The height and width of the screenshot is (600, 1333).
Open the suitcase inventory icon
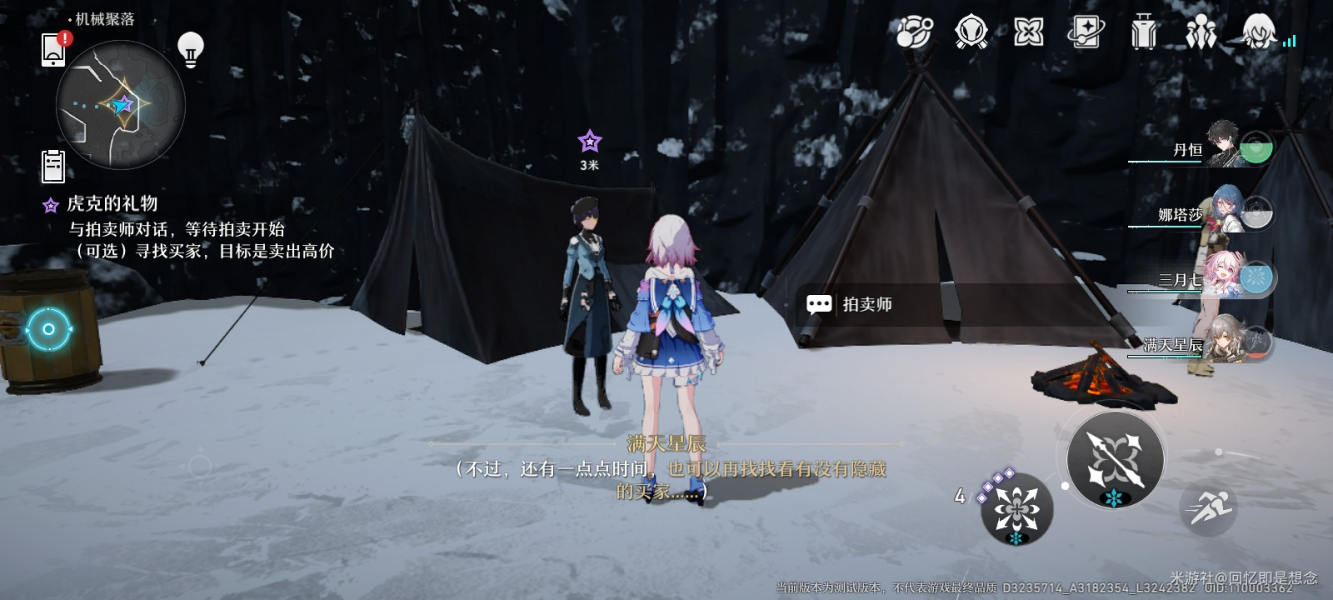pyautogui.click(x=1143, y=32)
